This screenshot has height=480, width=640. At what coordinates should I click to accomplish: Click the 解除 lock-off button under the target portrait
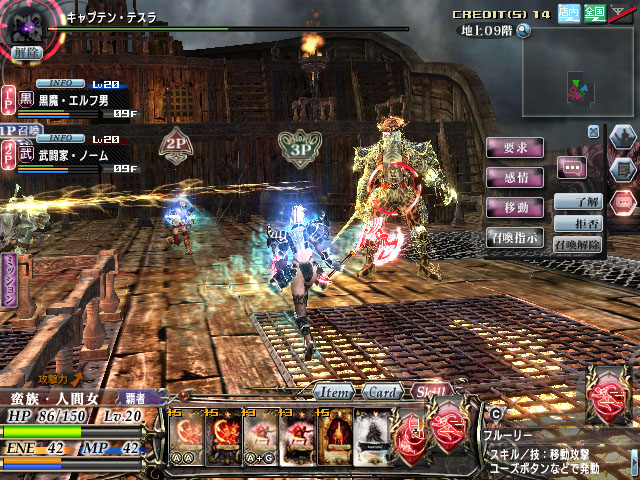[x=28, y=52]
